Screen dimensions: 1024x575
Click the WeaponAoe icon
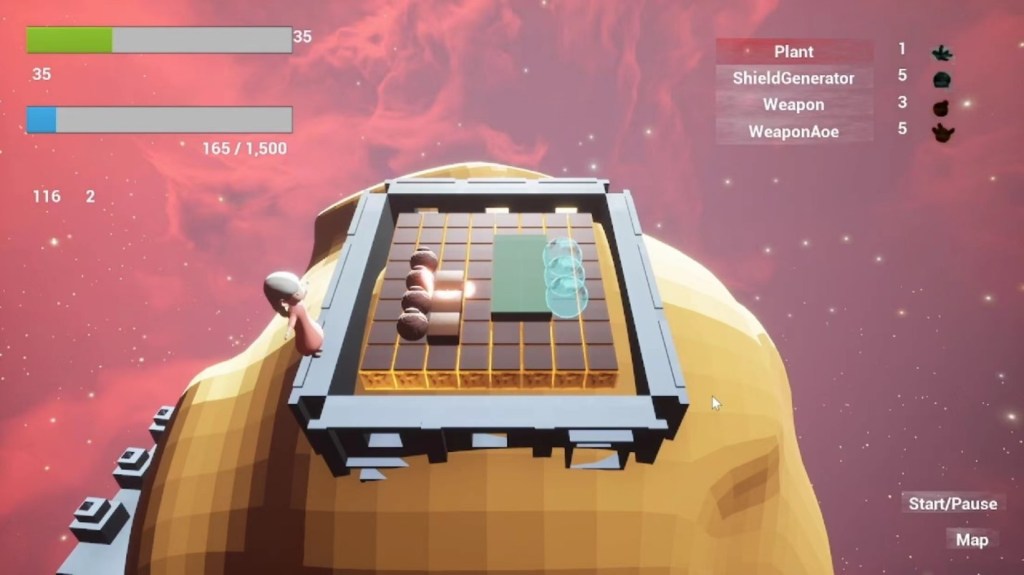(942, 131)
